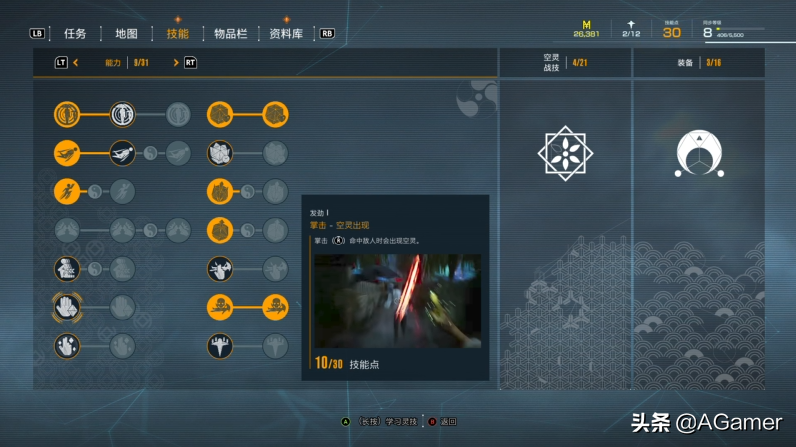
Task: Click the large white crescent equipment emblem
Action: 699,153
